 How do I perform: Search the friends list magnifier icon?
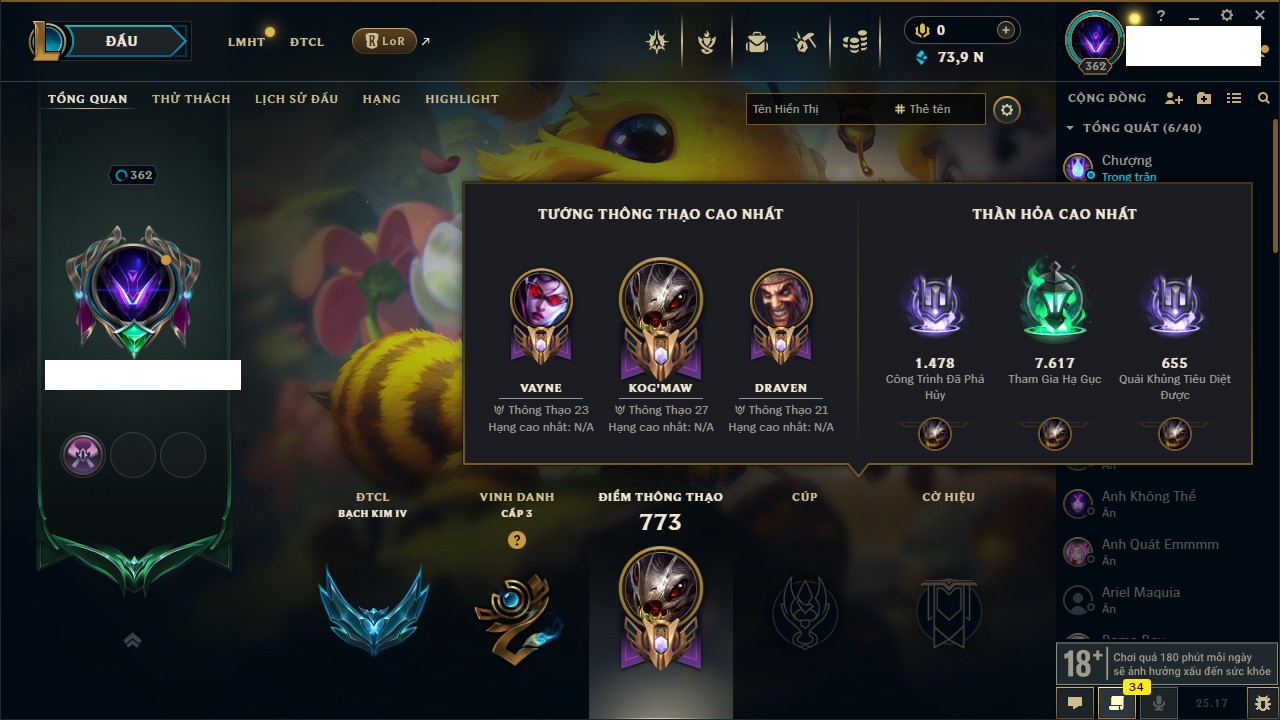click(x=1264, y=98)
